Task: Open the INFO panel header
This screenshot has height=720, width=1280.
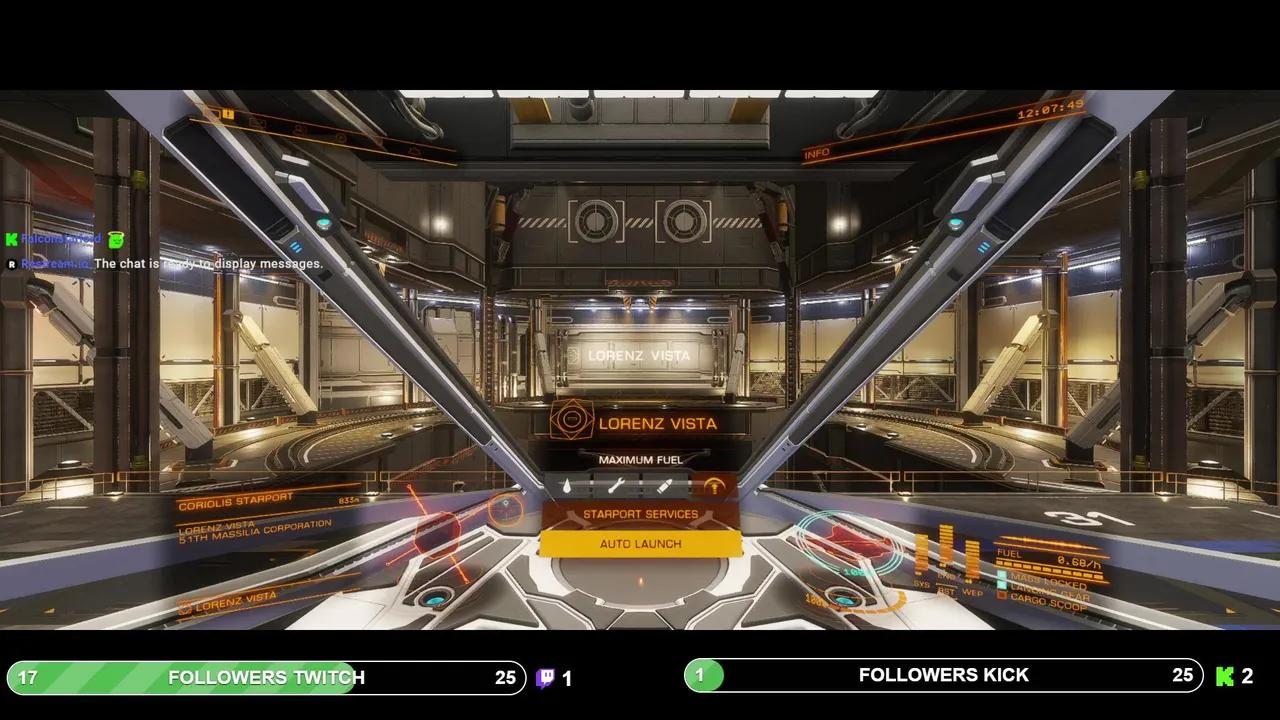Action: pyautogui.click(x=817, y=154)
